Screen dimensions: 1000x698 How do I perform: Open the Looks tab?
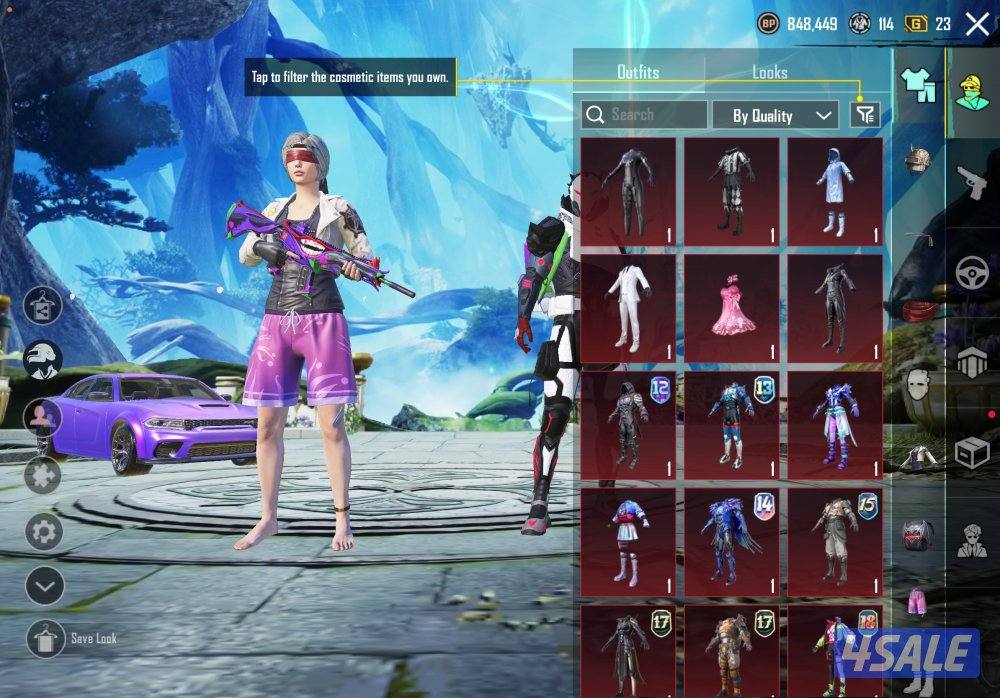coord(769,72)
